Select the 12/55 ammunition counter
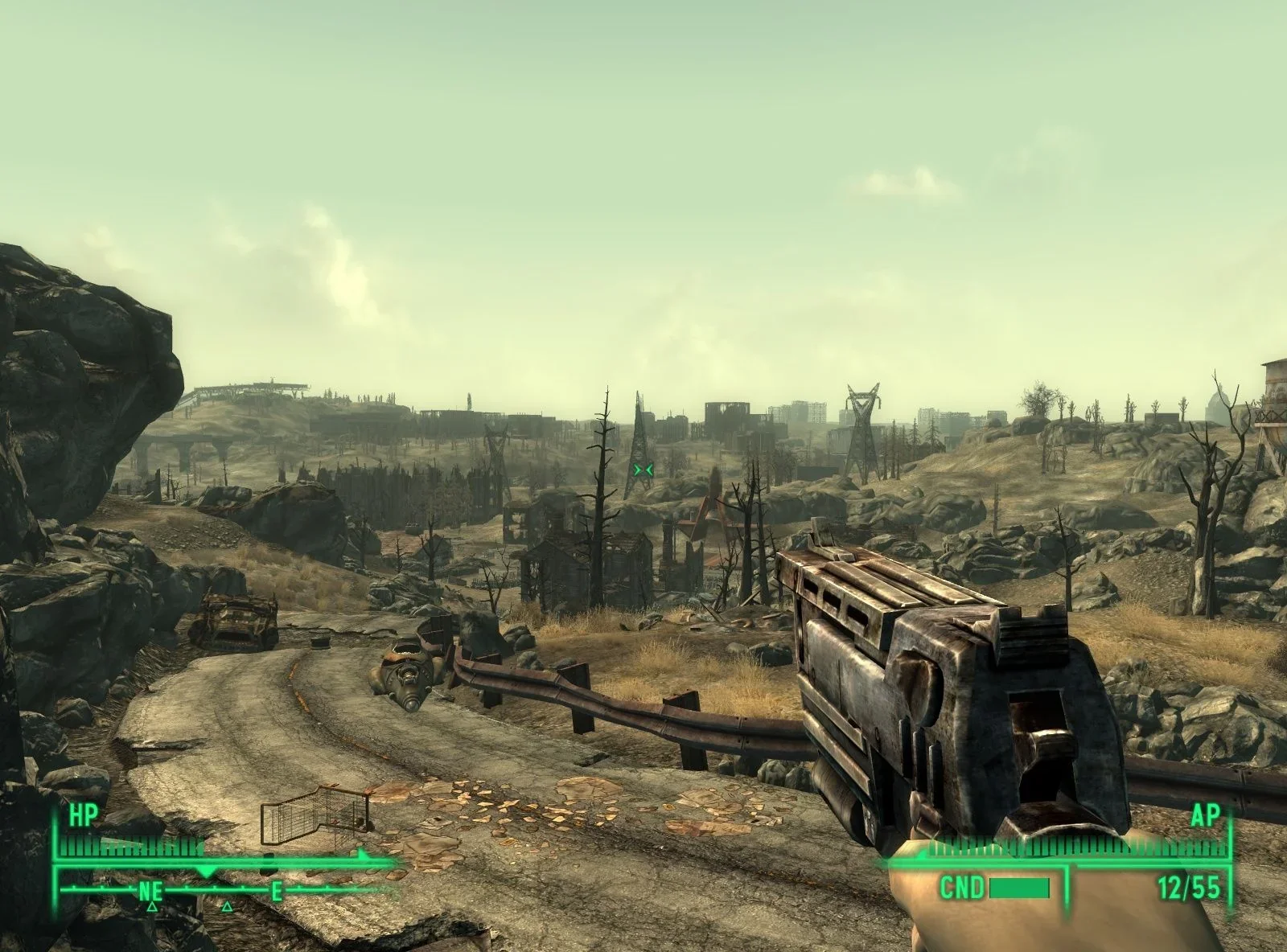This screenshot has width=1287, height=952. 1189,885
